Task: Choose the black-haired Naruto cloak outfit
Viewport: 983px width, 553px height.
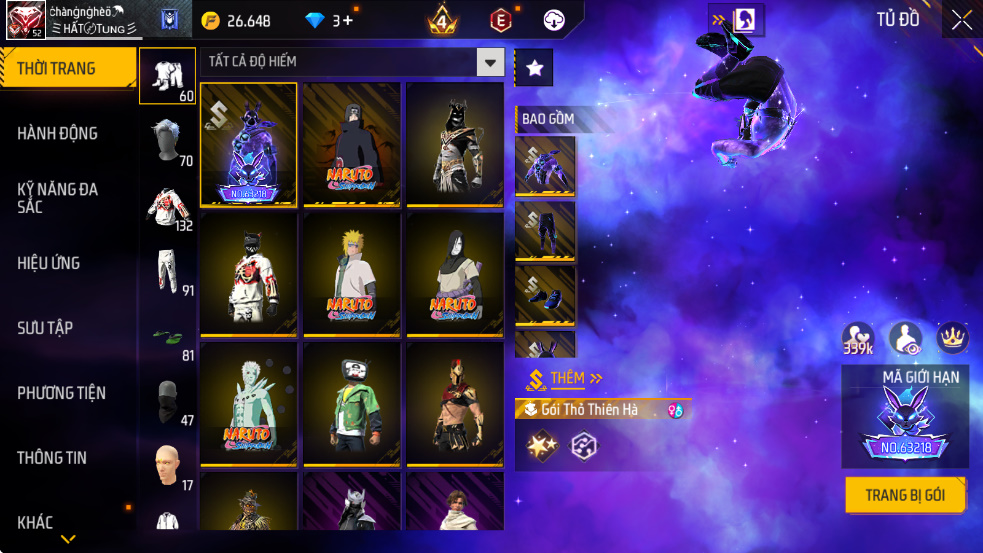Action: (x=352, y=144)
